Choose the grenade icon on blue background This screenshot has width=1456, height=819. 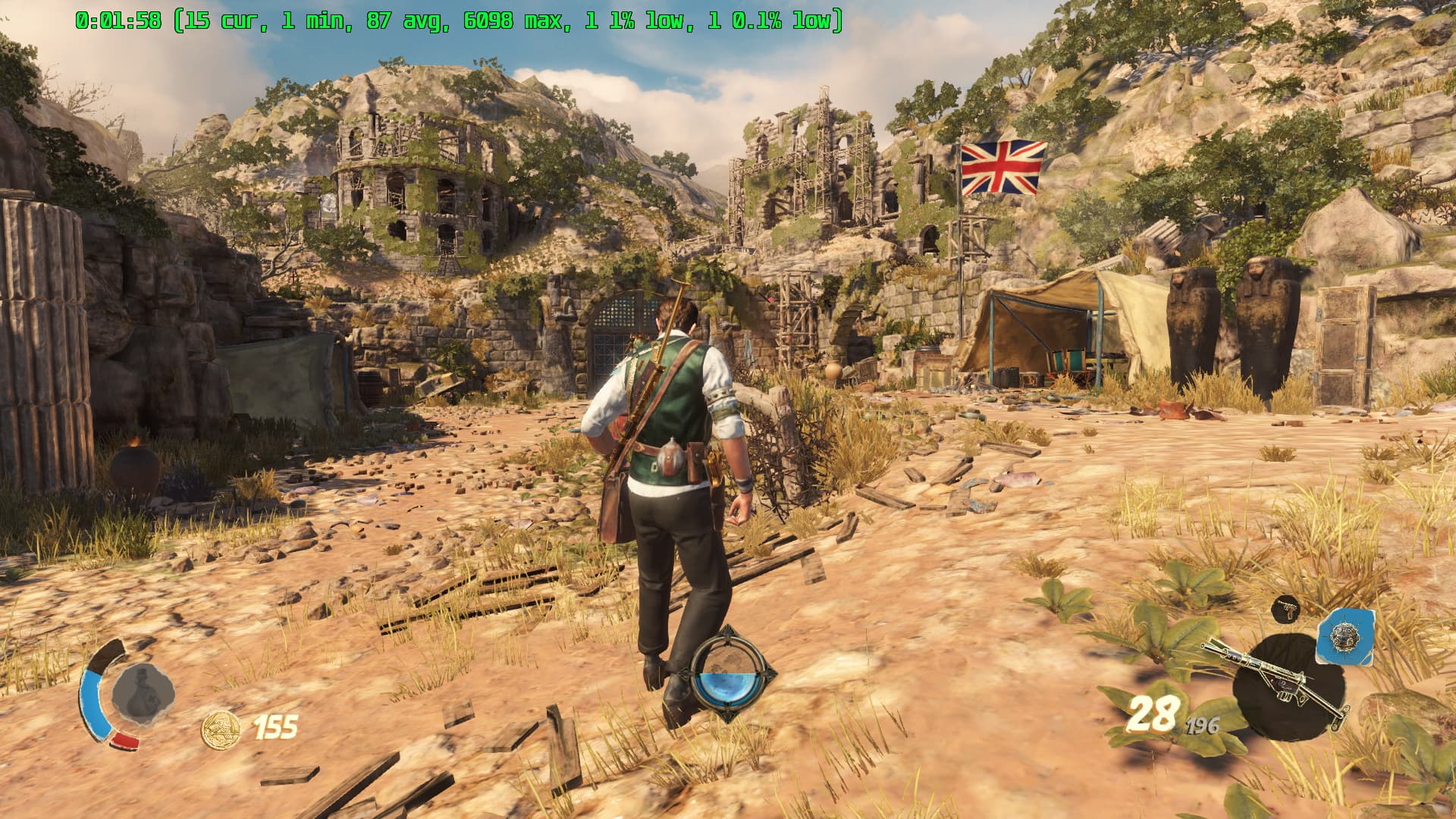tap(1346, 636)
